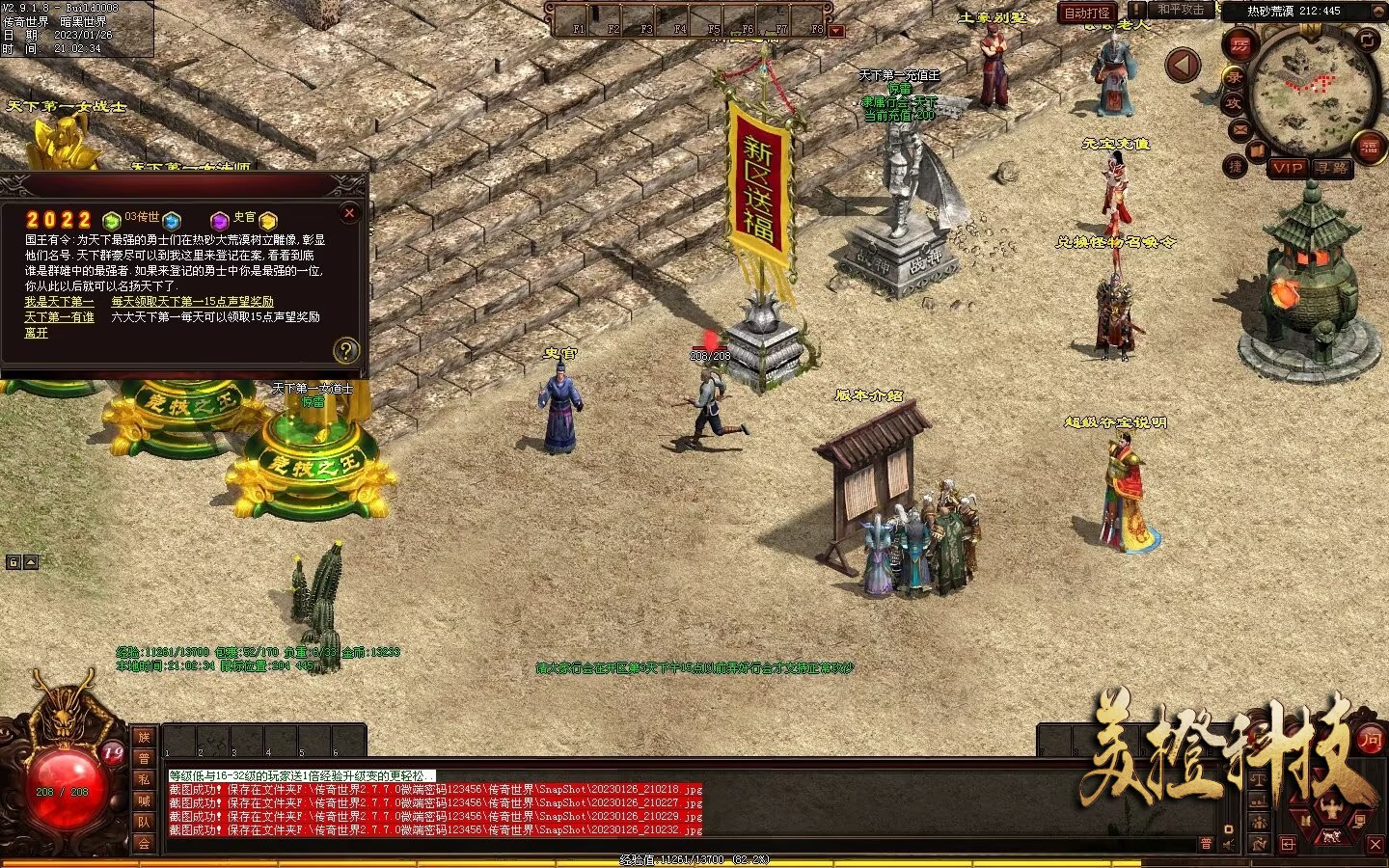Open the question mark help button
Screen dimensions: 1389x868
click(345, 351)
